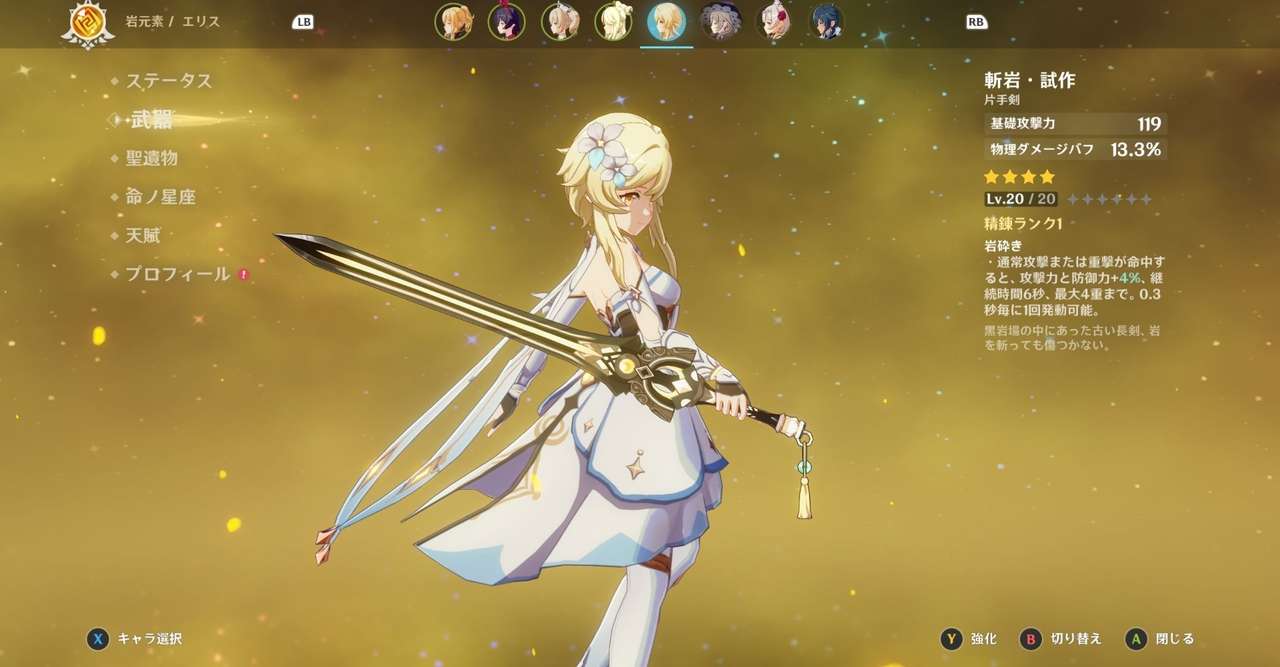Image resolution: width=1280 pixels, height=667 pixels.
Task: Open the ステータス (Status) menu entry
Action: 168,81
